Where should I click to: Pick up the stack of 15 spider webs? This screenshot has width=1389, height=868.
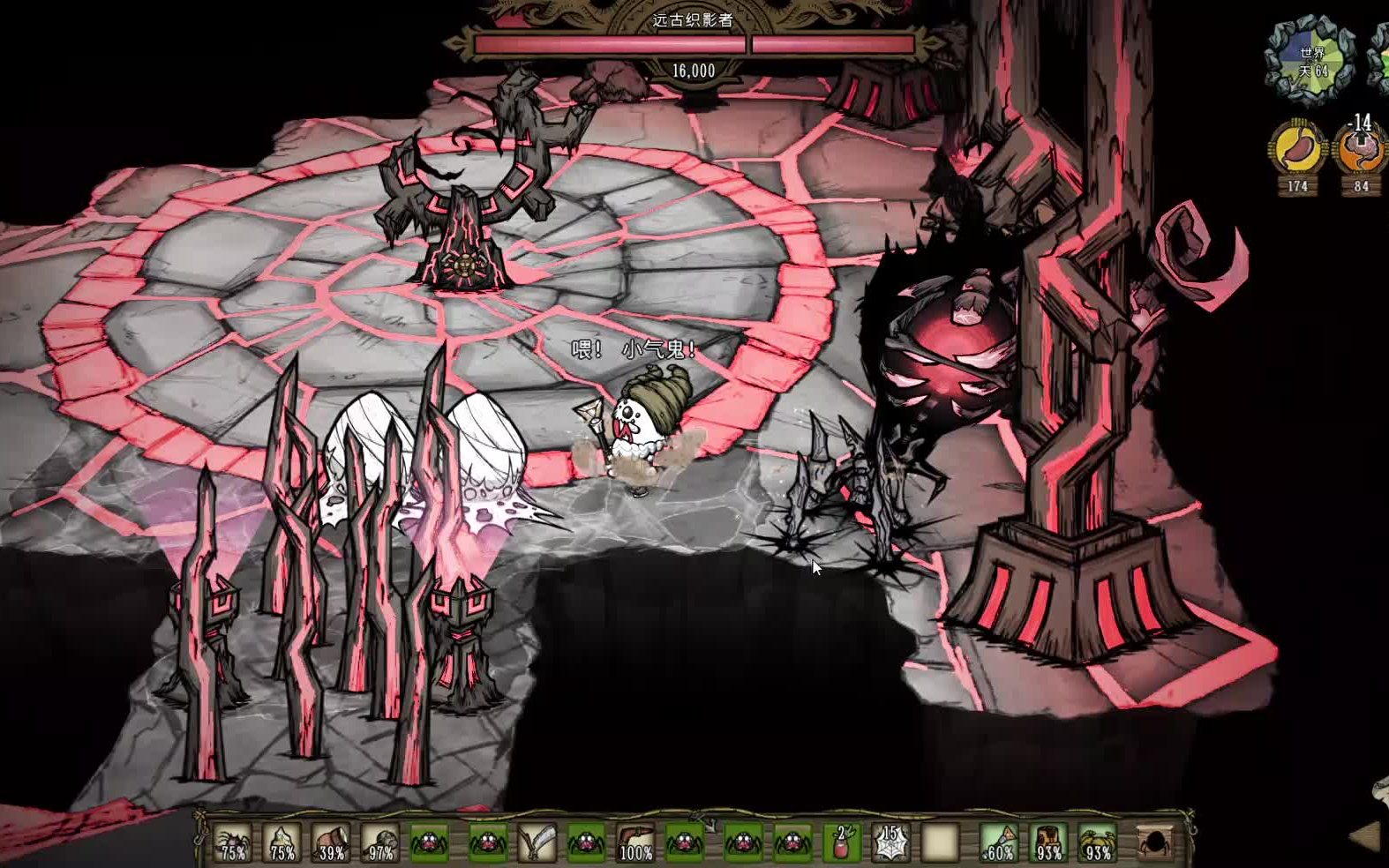click(890, 843)
